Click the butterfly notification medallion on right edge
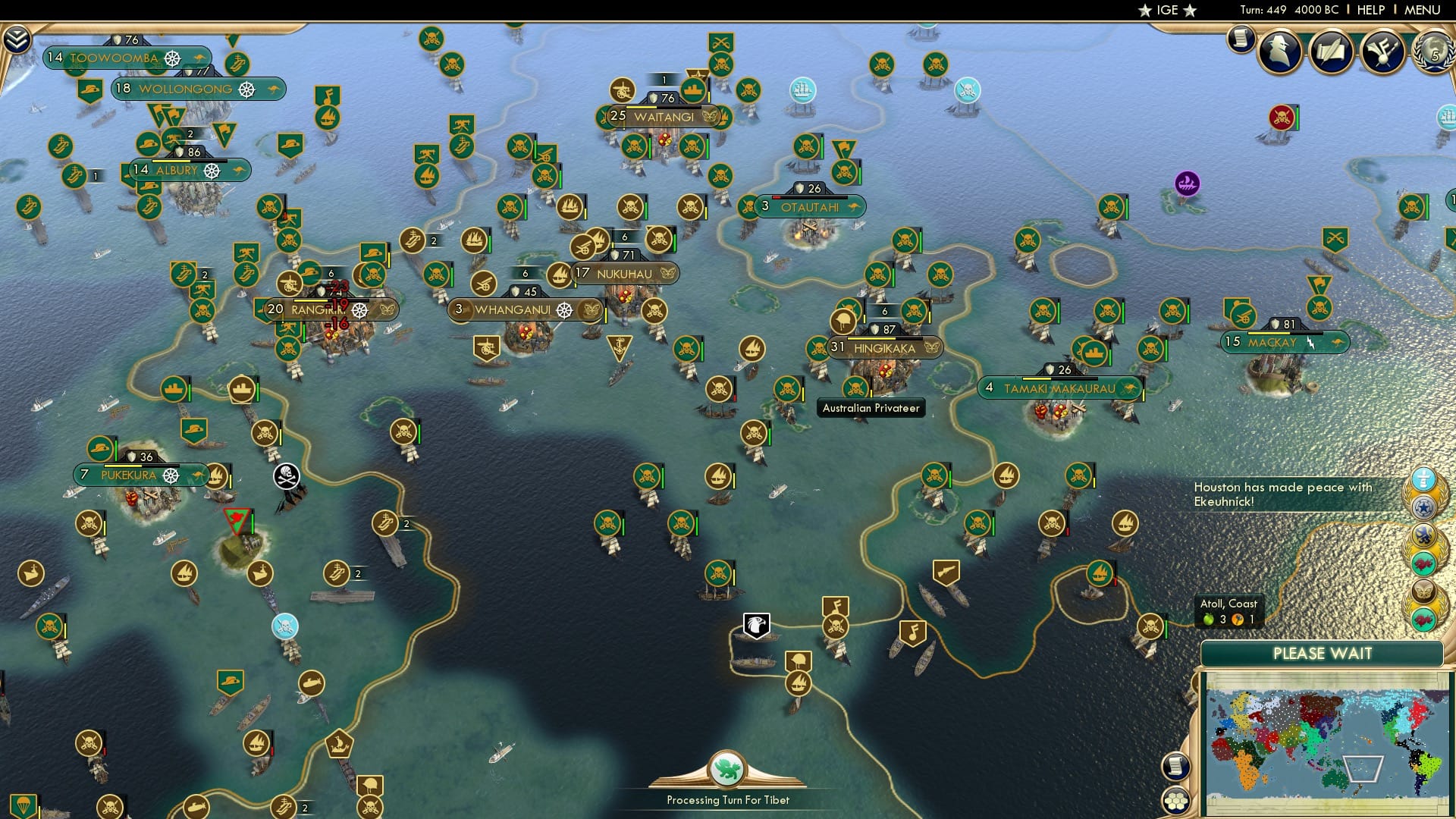This screenshot has width=1456, height=819. click(x=1423, y=590)
